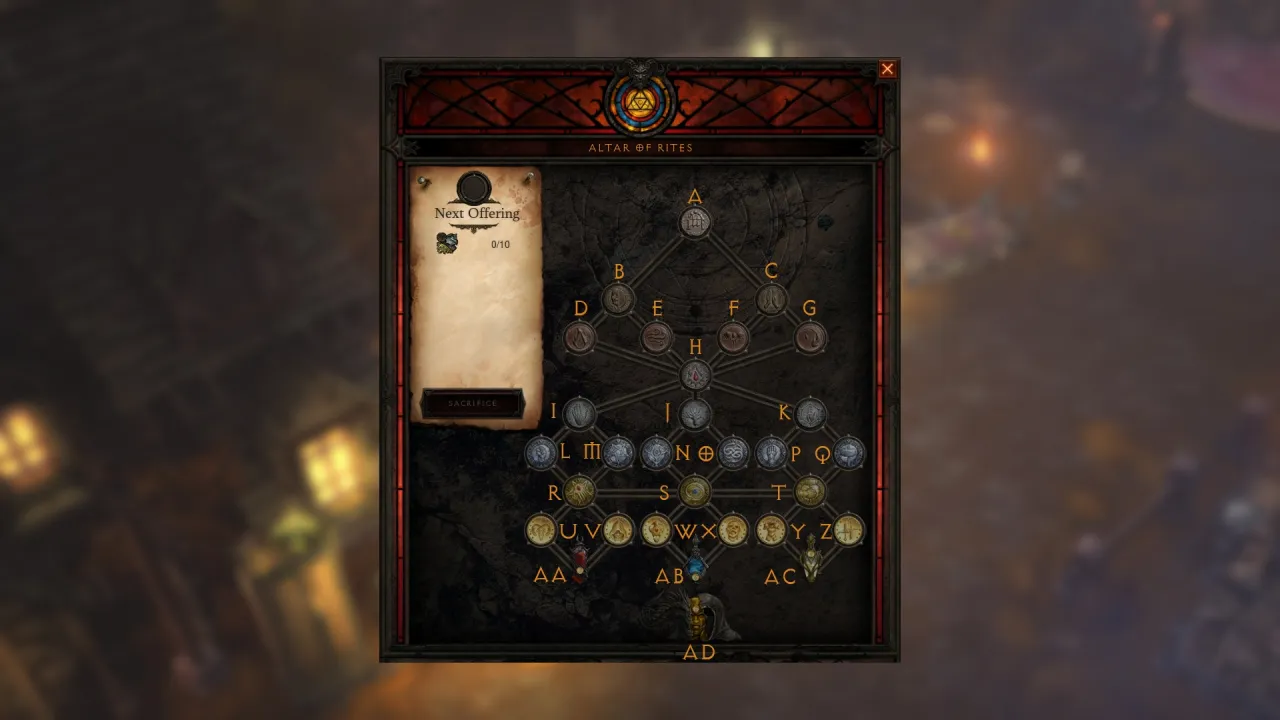The height and width of the screenshot is (720, 1280).
Task: Click seal K on the right side
Action: coord(808,412)
